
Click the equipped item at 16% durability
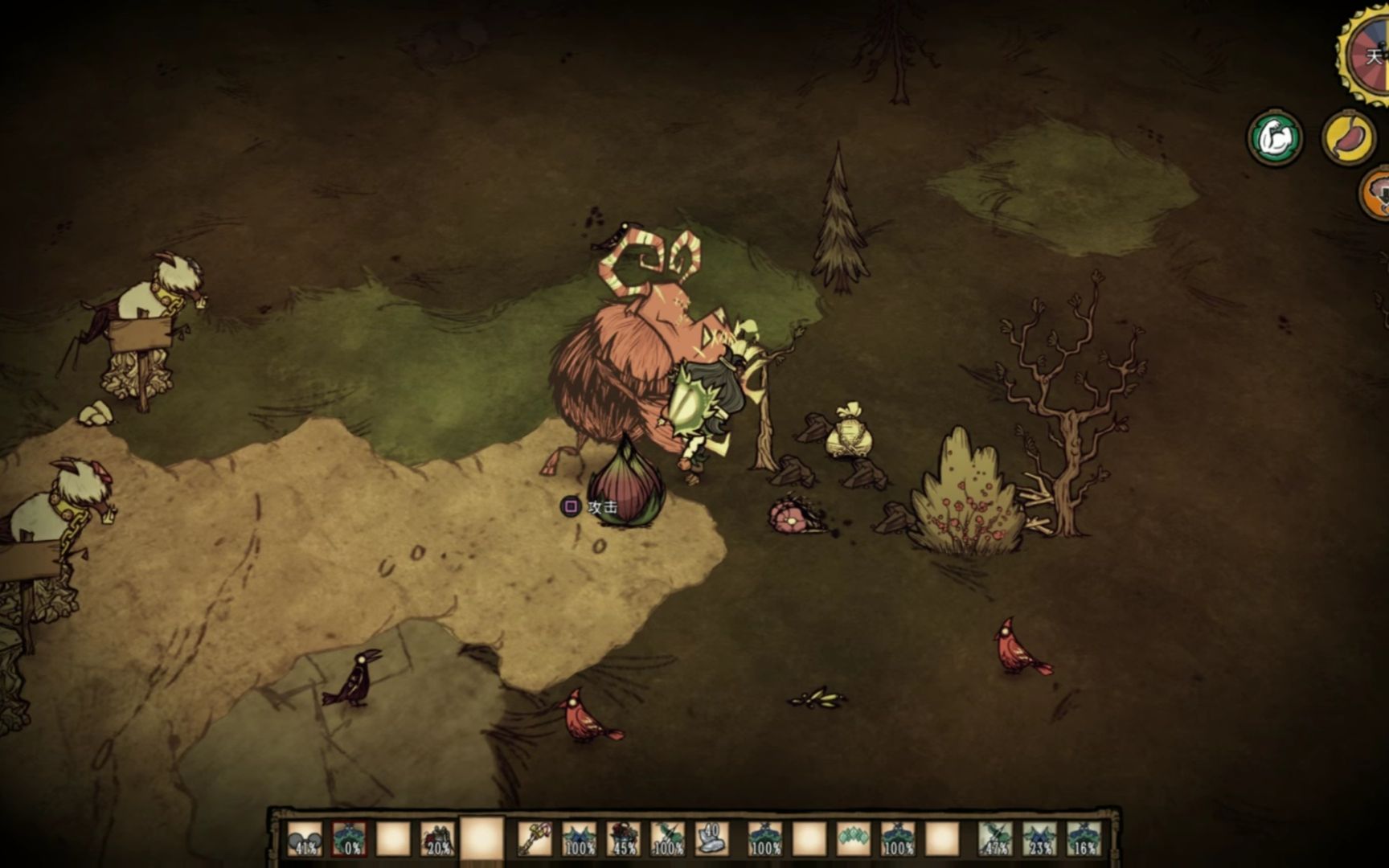(x=1083, y=839)
